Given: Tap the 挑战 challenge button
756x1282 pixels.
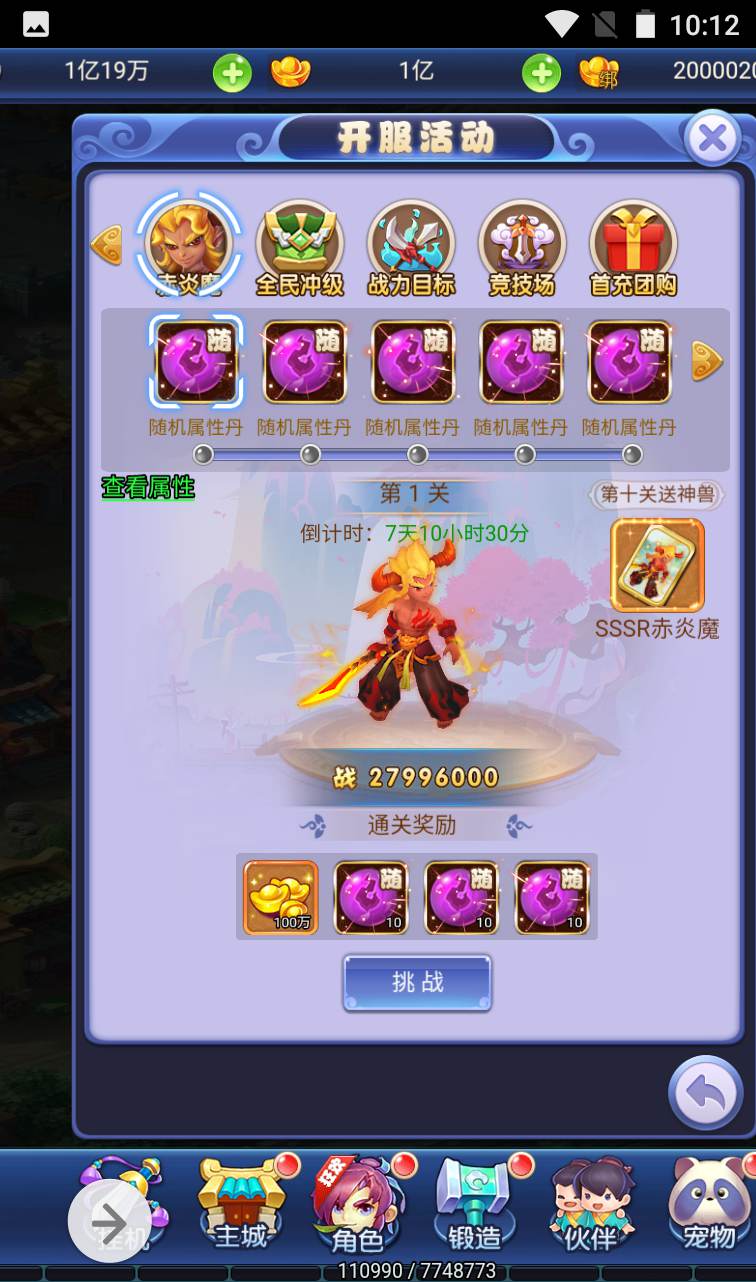Looking at the screenshot, I should 417,982.
